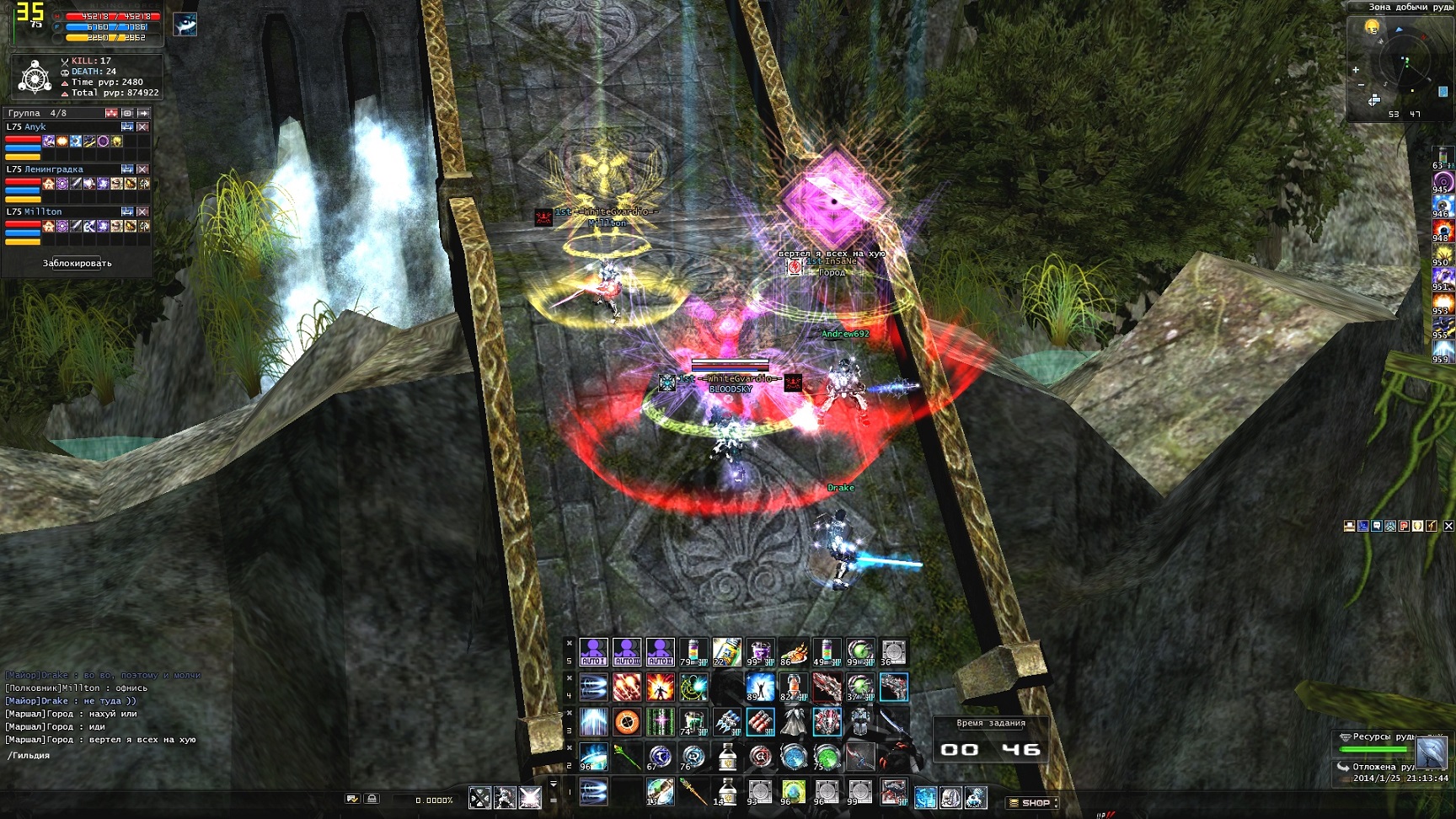1456x819 pixels.
Task: Click the Заблокировать button in the party panel
Action: click(x=77, y=263)
